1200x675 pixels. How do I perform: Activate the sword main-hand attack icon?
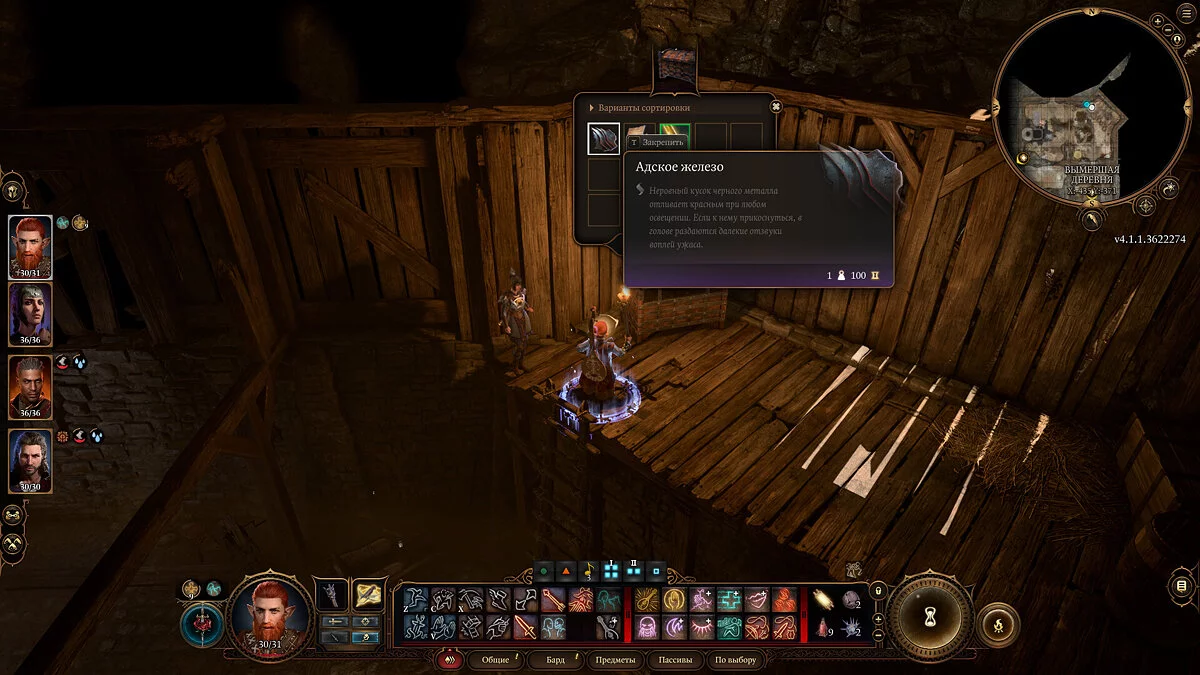coord(525,627)
